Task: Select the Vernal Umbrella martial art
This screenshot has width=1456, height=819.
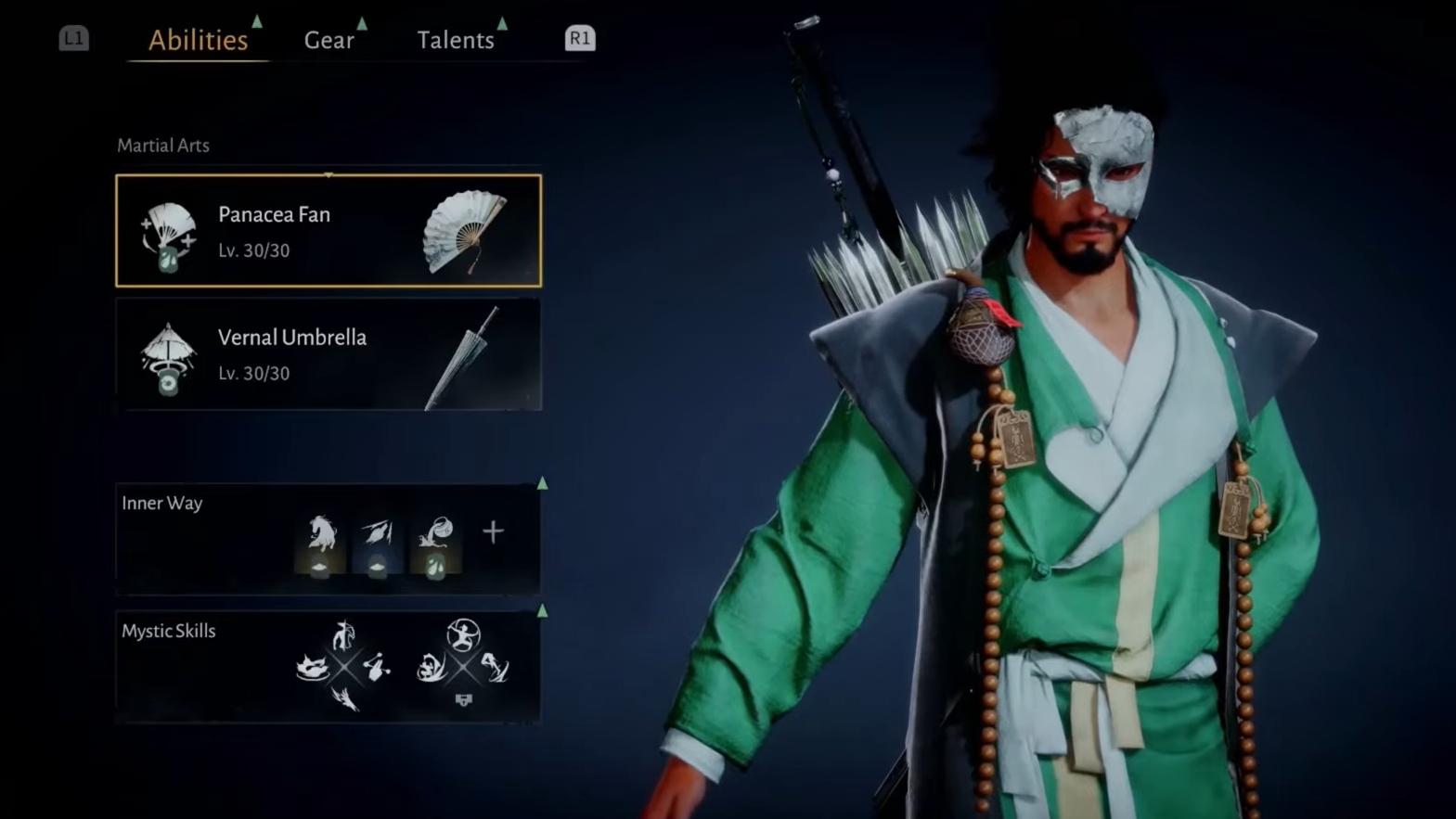Action: click(x=329, y=354)
